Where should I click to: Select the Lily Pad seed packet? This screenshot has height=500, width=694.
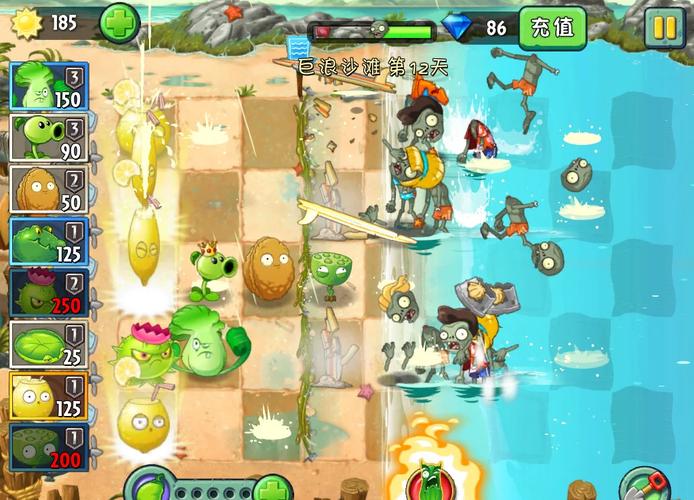coord(50,345)
